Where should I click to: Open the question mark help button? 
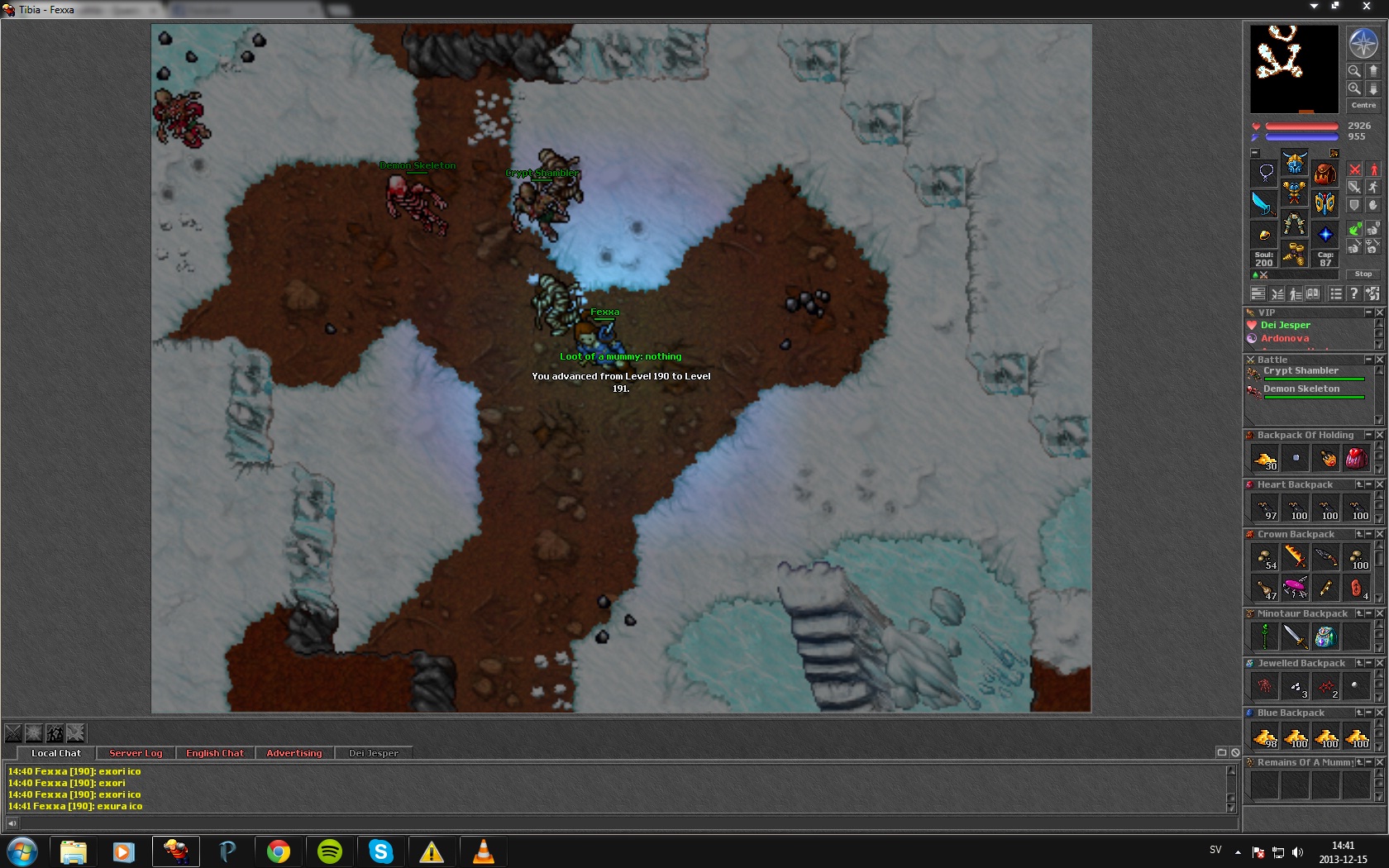tap(1353, 293)
